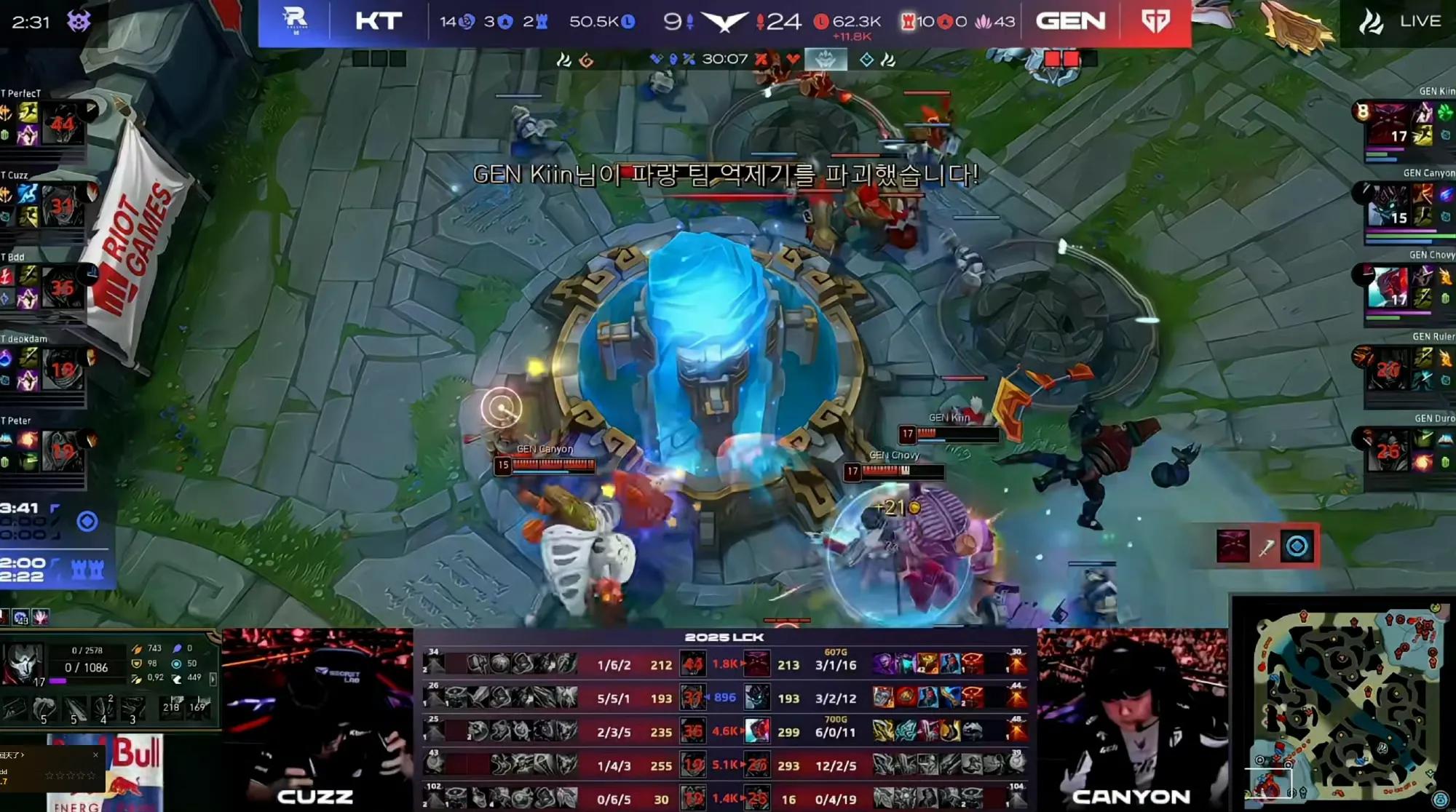Select GEN Kiin's champion portrait
Viewport: 1456px width, 812px height.
coord(1388,124)
